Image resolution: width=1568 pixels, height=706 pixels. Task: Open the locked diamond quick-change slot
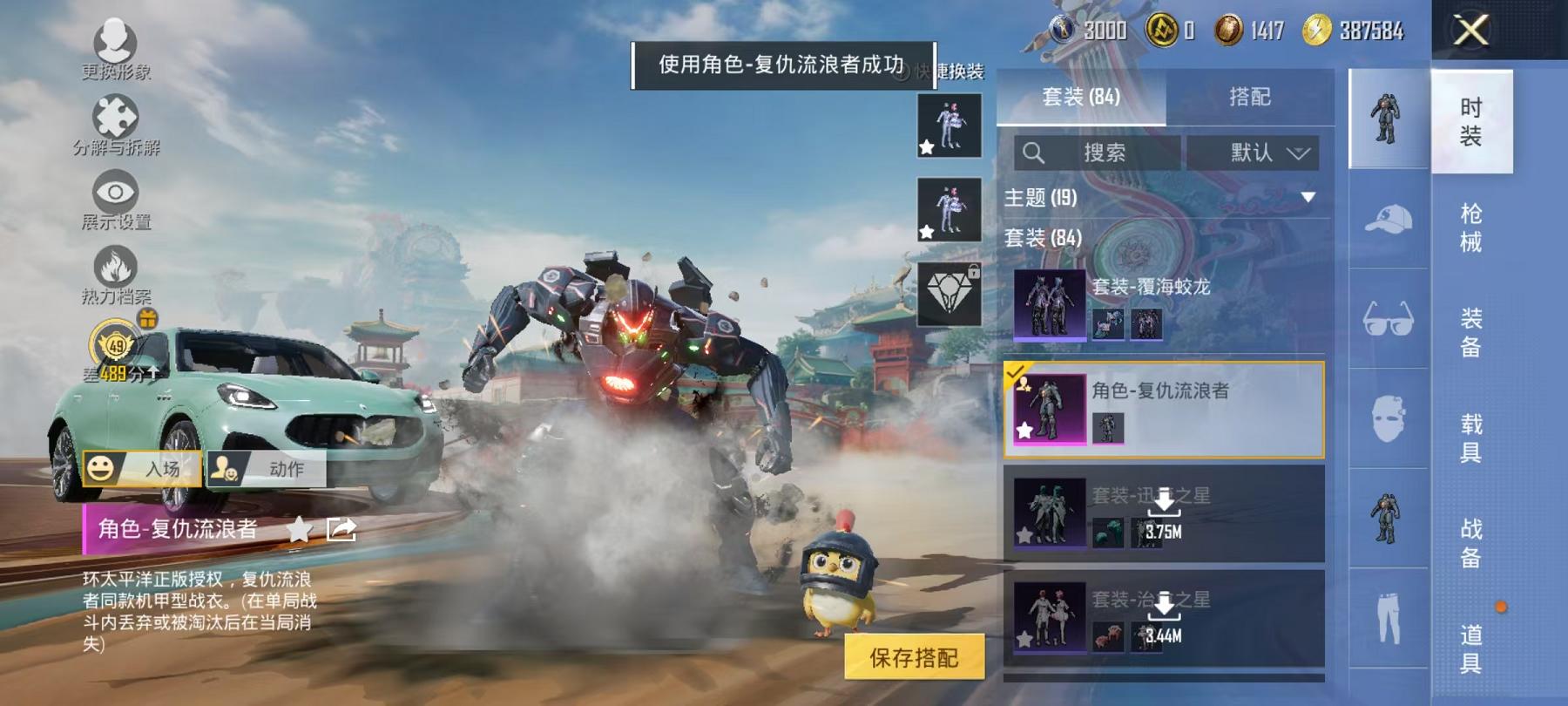pyautogui.click(x=950, y=292)
